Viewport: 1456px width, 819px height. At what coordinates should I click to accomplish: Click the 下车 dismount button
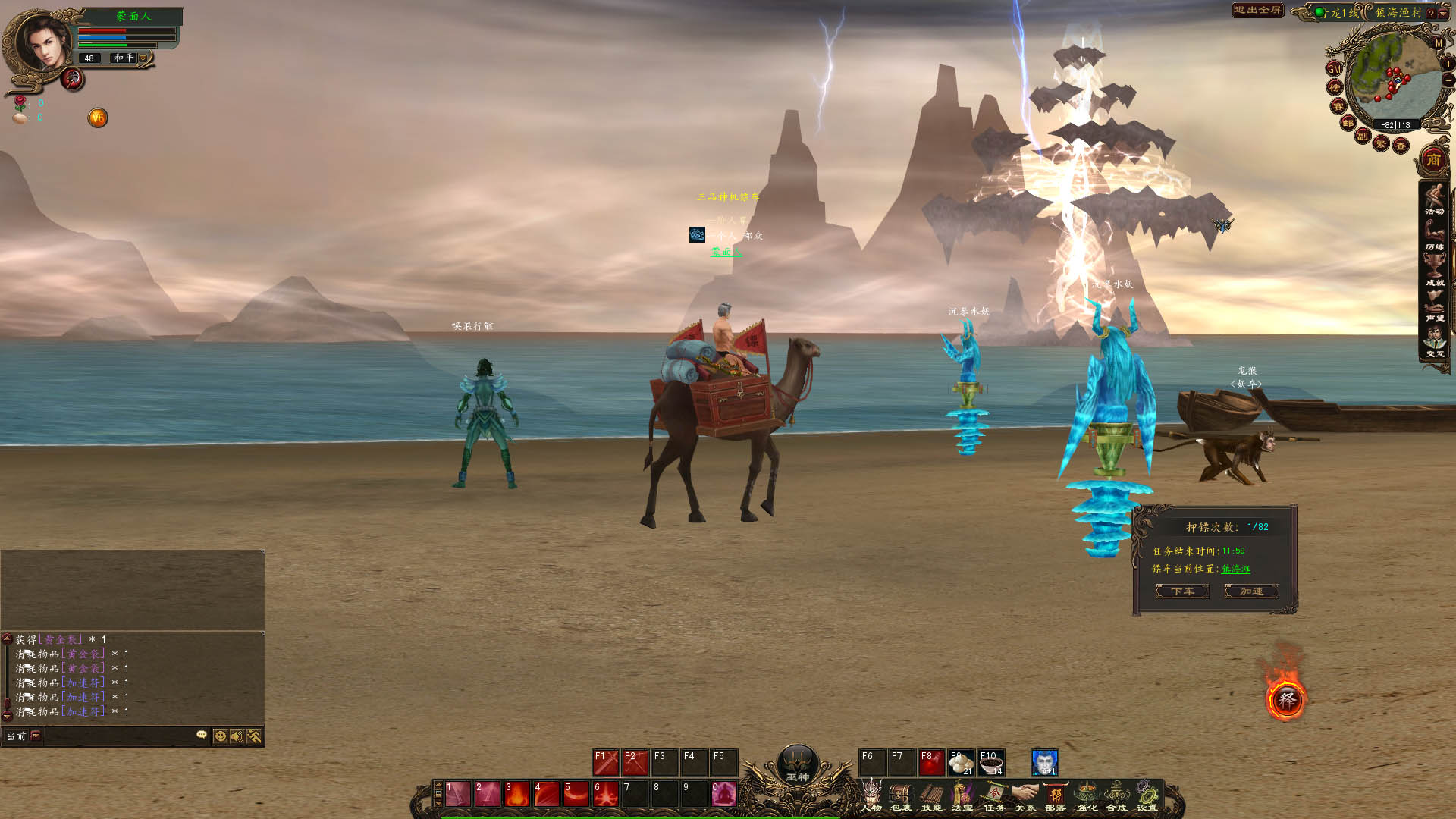[x=1181, y=591]
